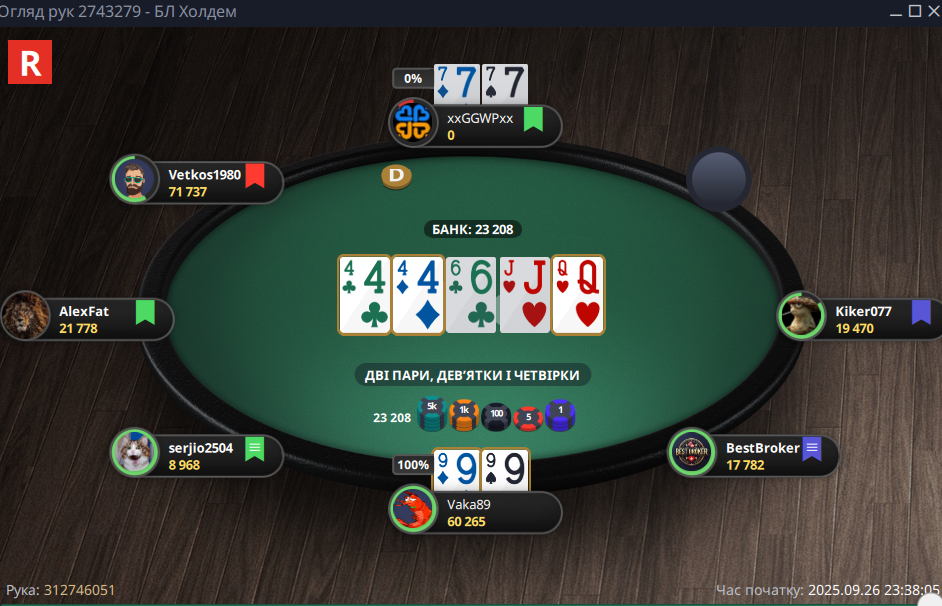Click BestBroker's purple note icon
The height and width of the screenshot is (606, 942).
pos(811,449)
